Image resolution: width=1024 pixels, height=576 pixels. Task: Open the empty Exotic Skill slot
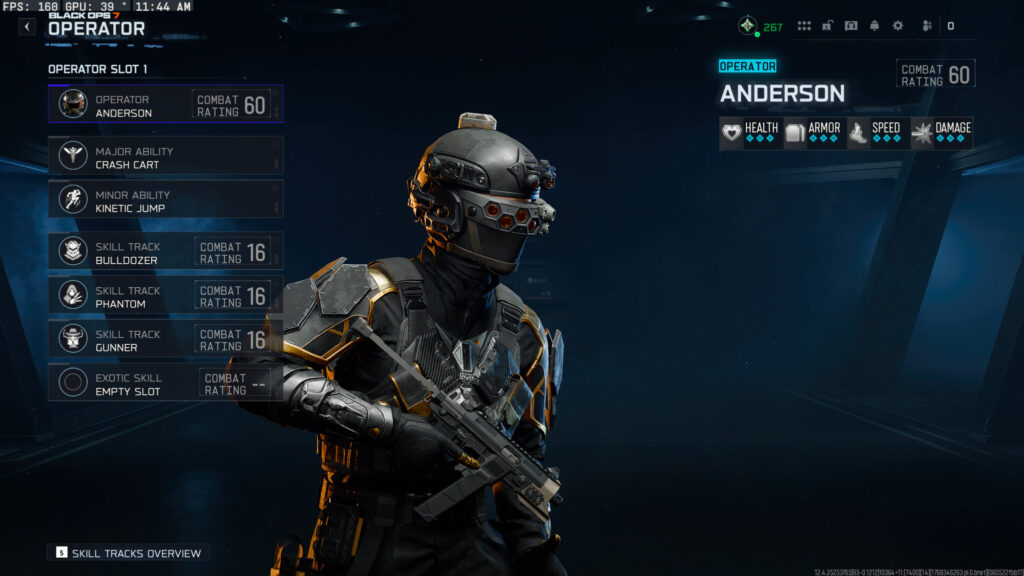165,383
